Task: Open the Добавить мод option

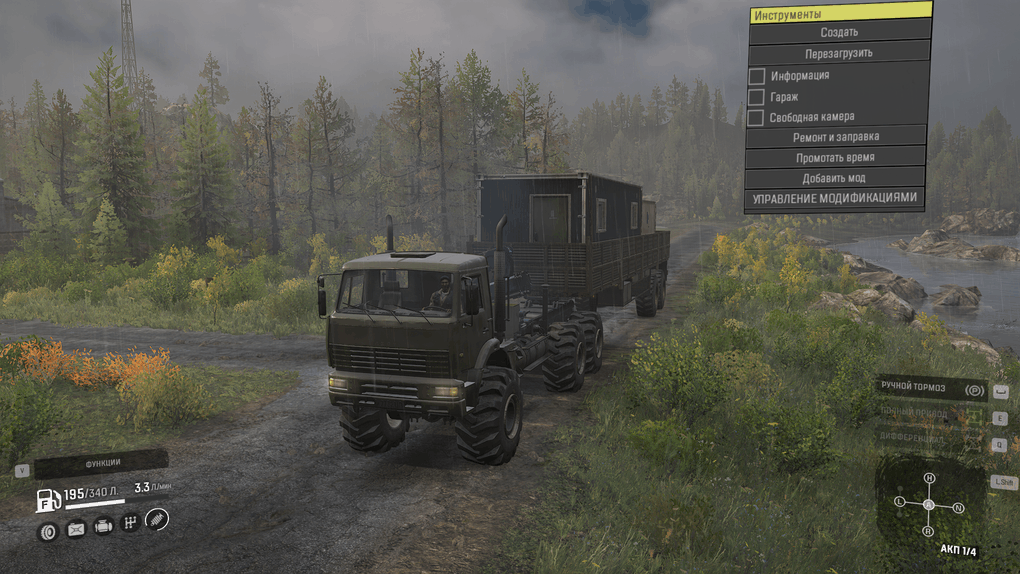Action: coord(833,178)
